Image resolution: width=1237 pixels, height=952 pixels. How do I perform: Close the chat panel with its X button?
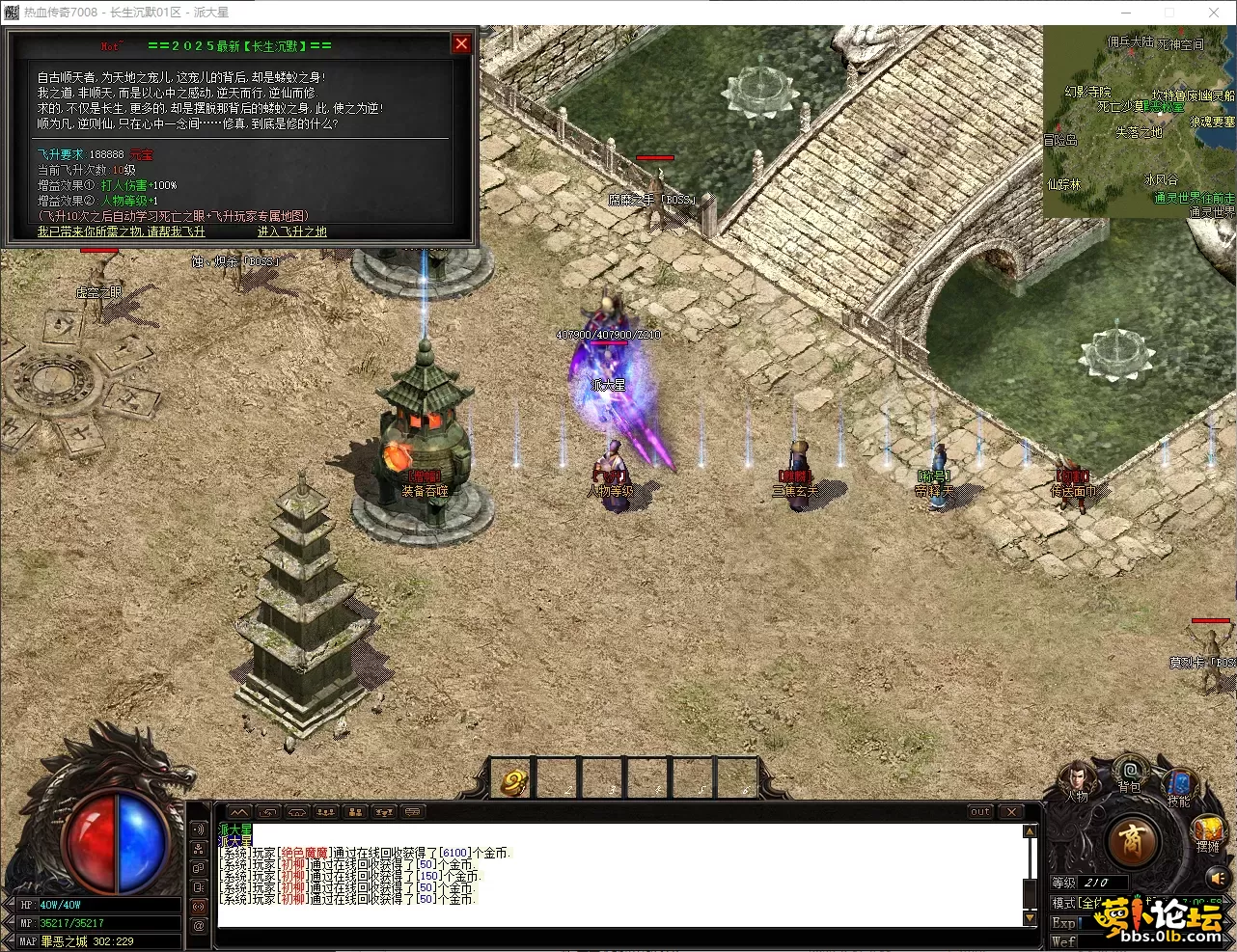[1010, 812]
